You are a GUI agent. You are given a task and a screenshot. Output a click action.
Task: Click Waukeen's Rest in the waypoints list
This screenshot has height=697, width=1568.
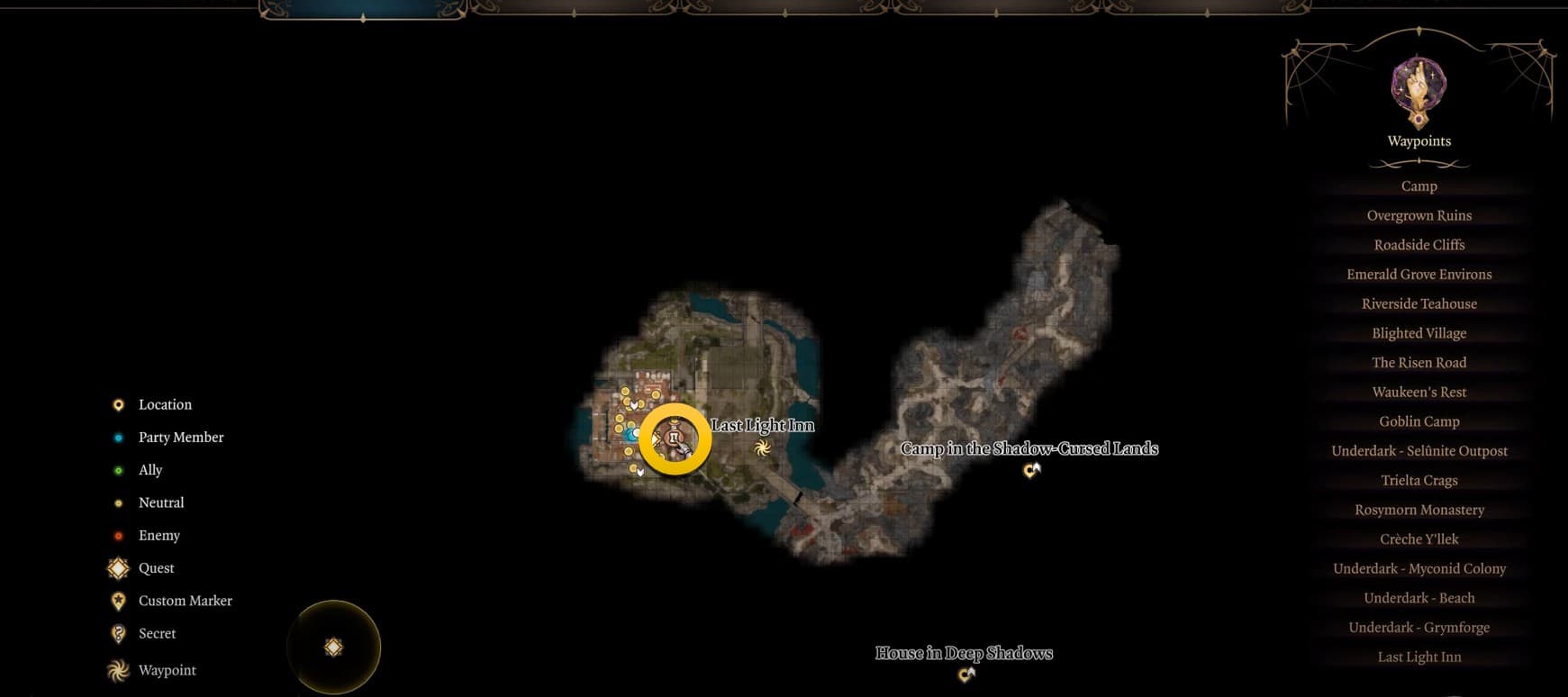coord(1419,392)
